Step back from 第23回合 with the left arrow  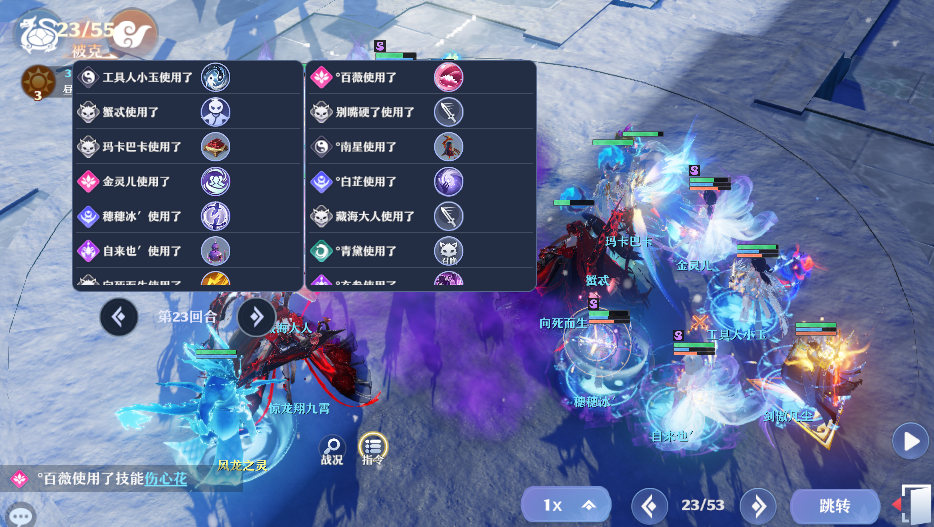(x=119, y=317)
